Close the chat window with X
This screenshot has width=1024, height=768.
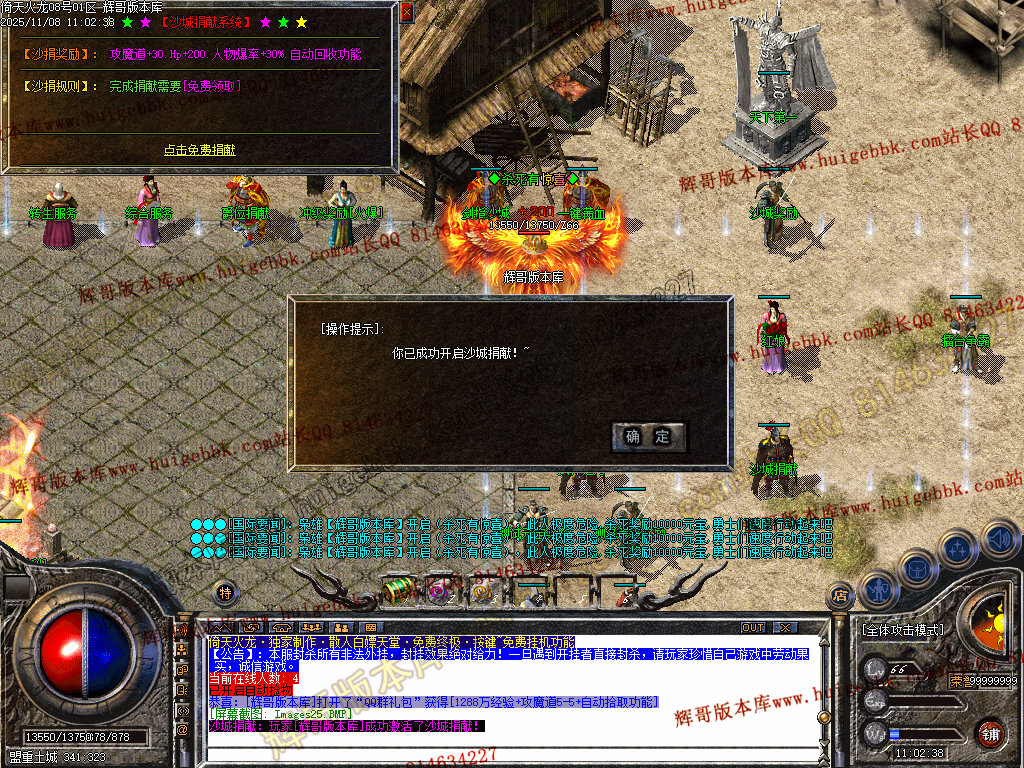pos(785,628)
